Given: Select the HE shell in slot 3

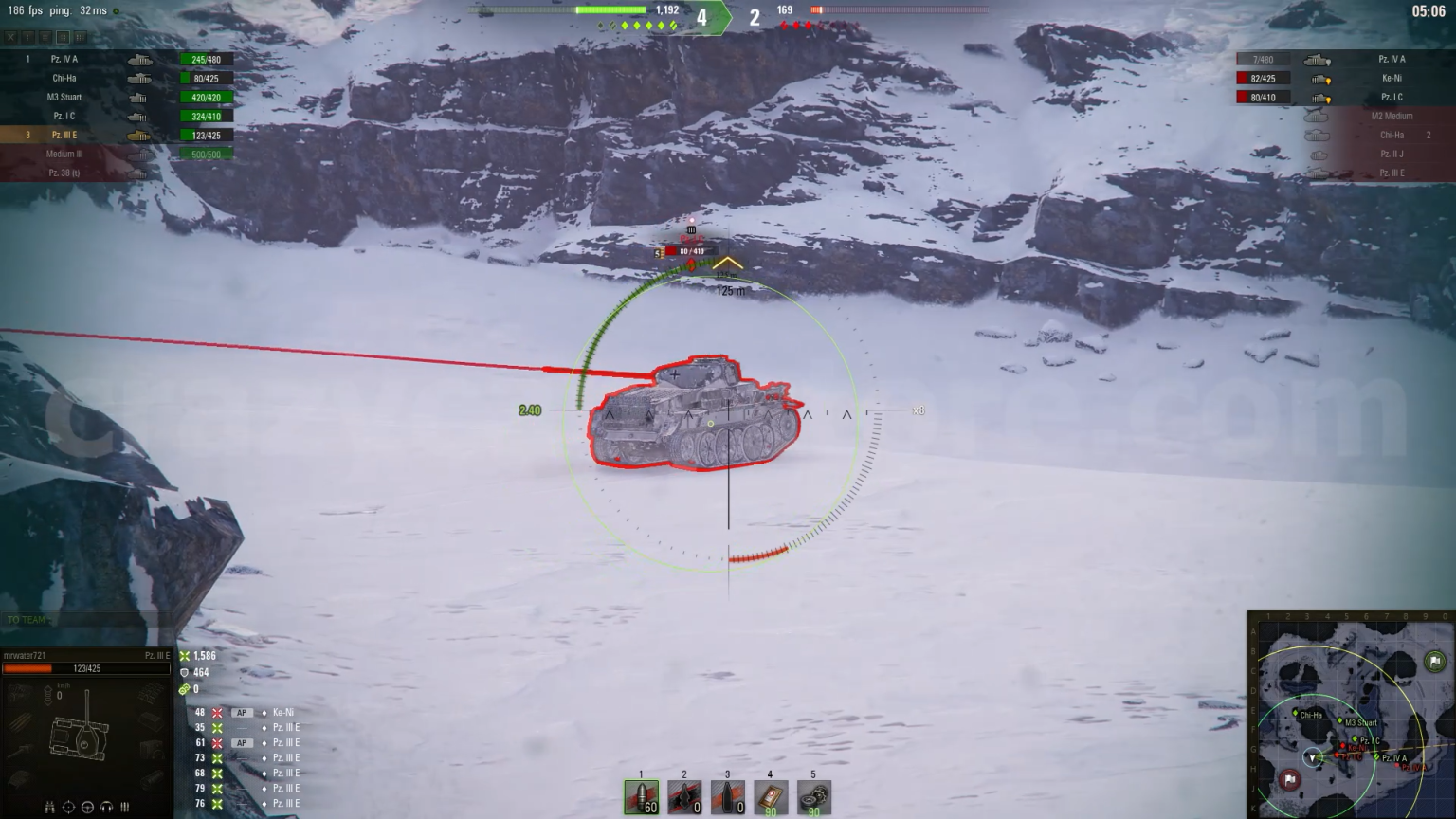Looking at the screenshot, I should 730,796.
